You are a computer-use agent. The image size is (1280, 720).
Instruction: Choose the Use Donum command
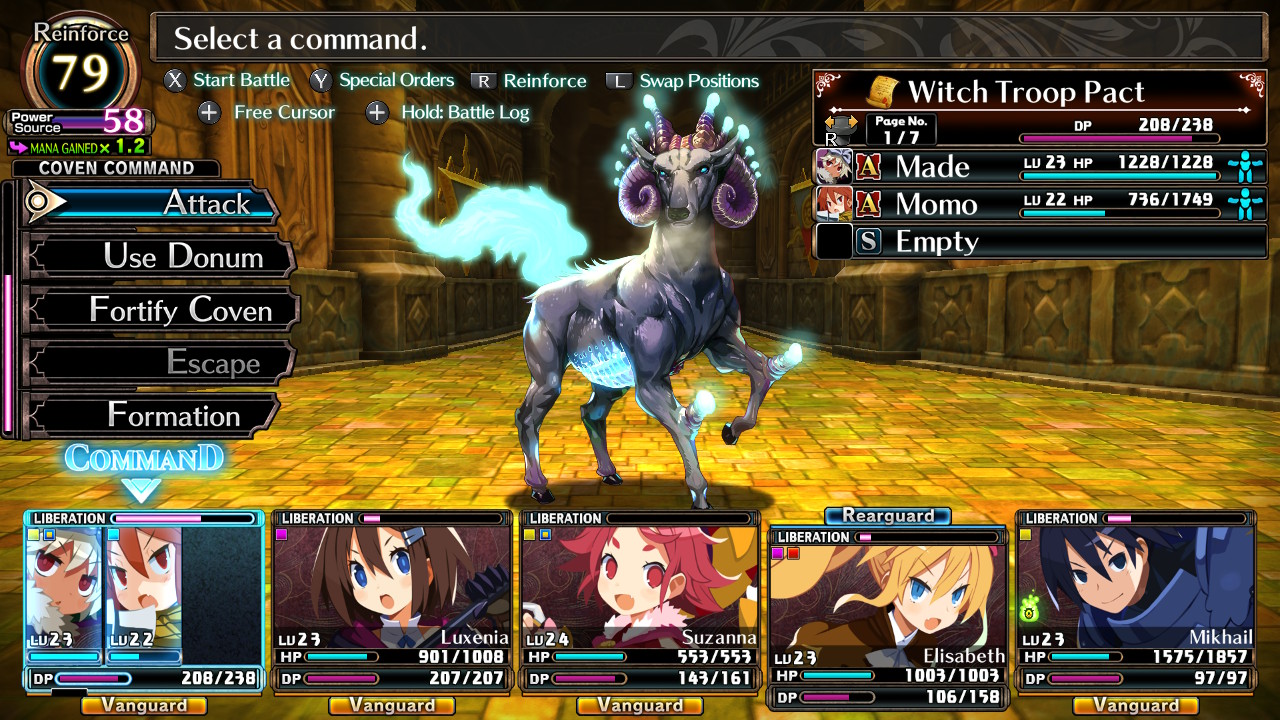pyautogui.click(x=160, y=257)
